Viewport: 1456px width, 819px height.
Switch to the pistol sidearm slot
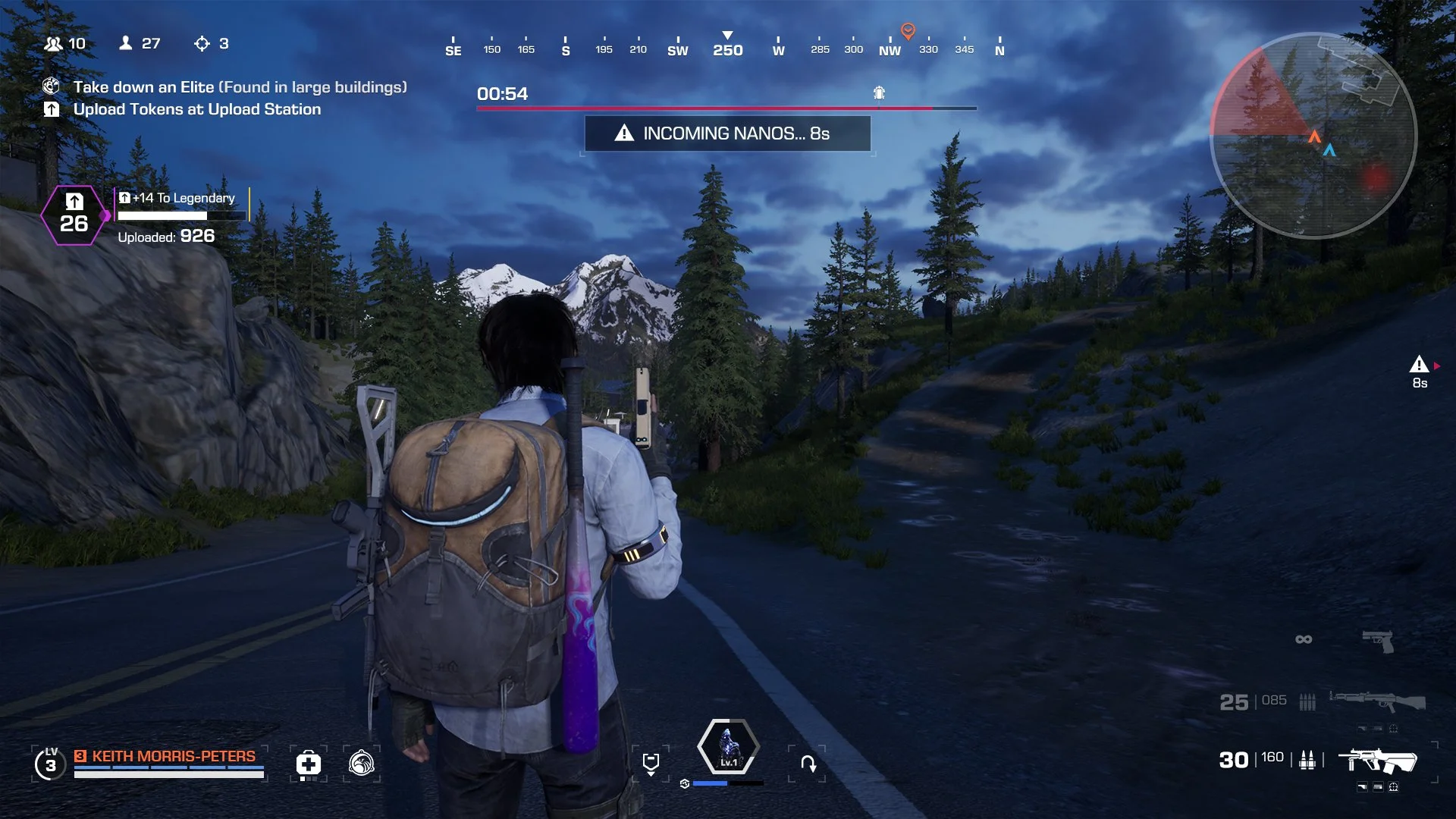(1377, 640)
